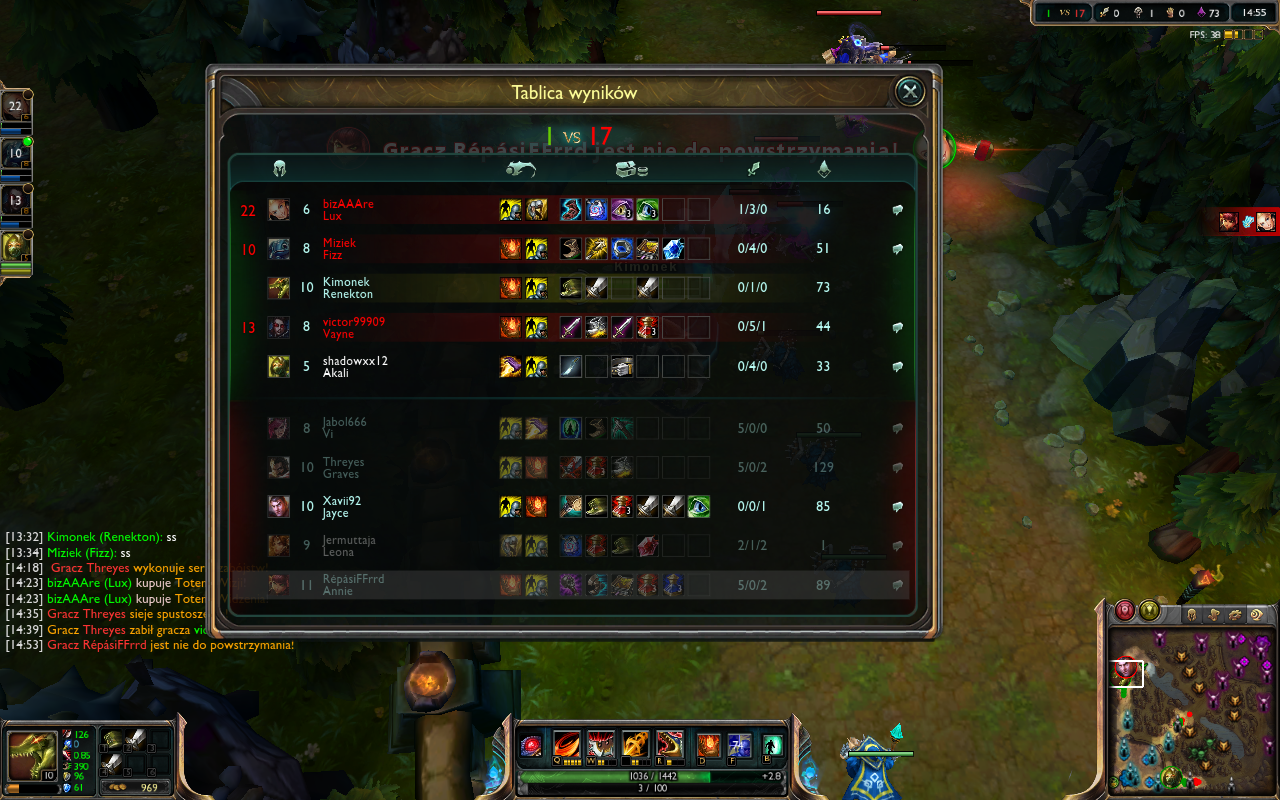This screenshot has height=800, width=1280.
Task: Activate Renekton's Q ability icon
Action: [567, 746]
